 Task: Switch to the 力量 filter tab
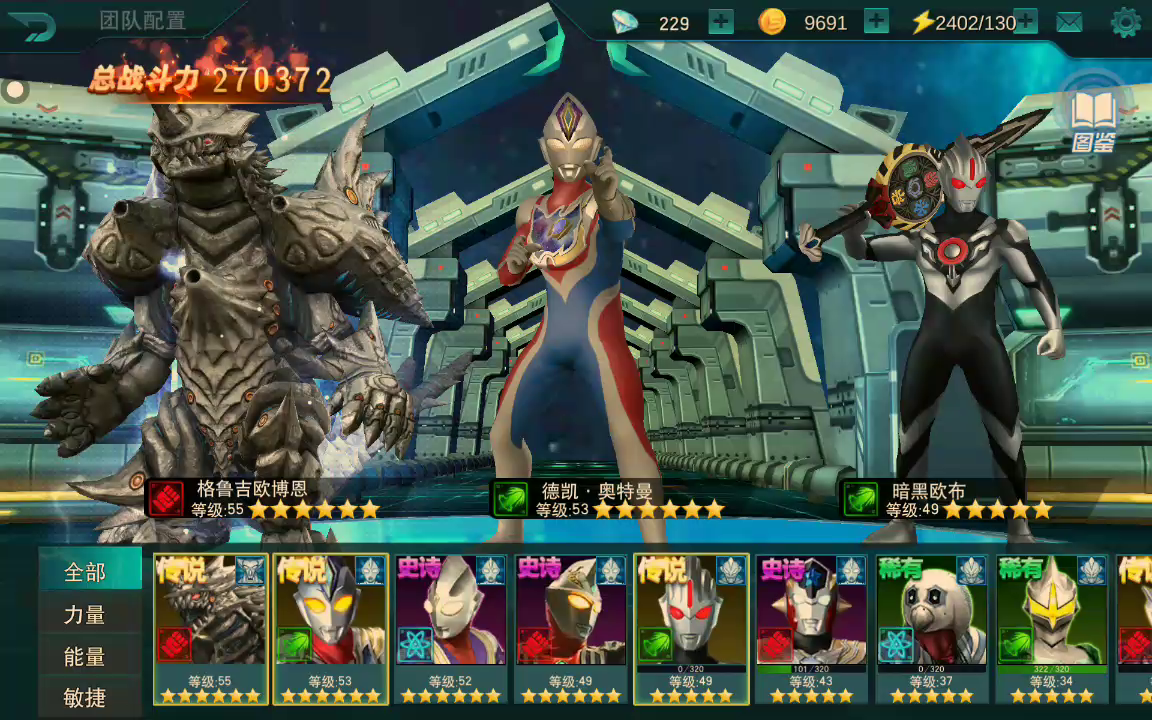(87, 615)
